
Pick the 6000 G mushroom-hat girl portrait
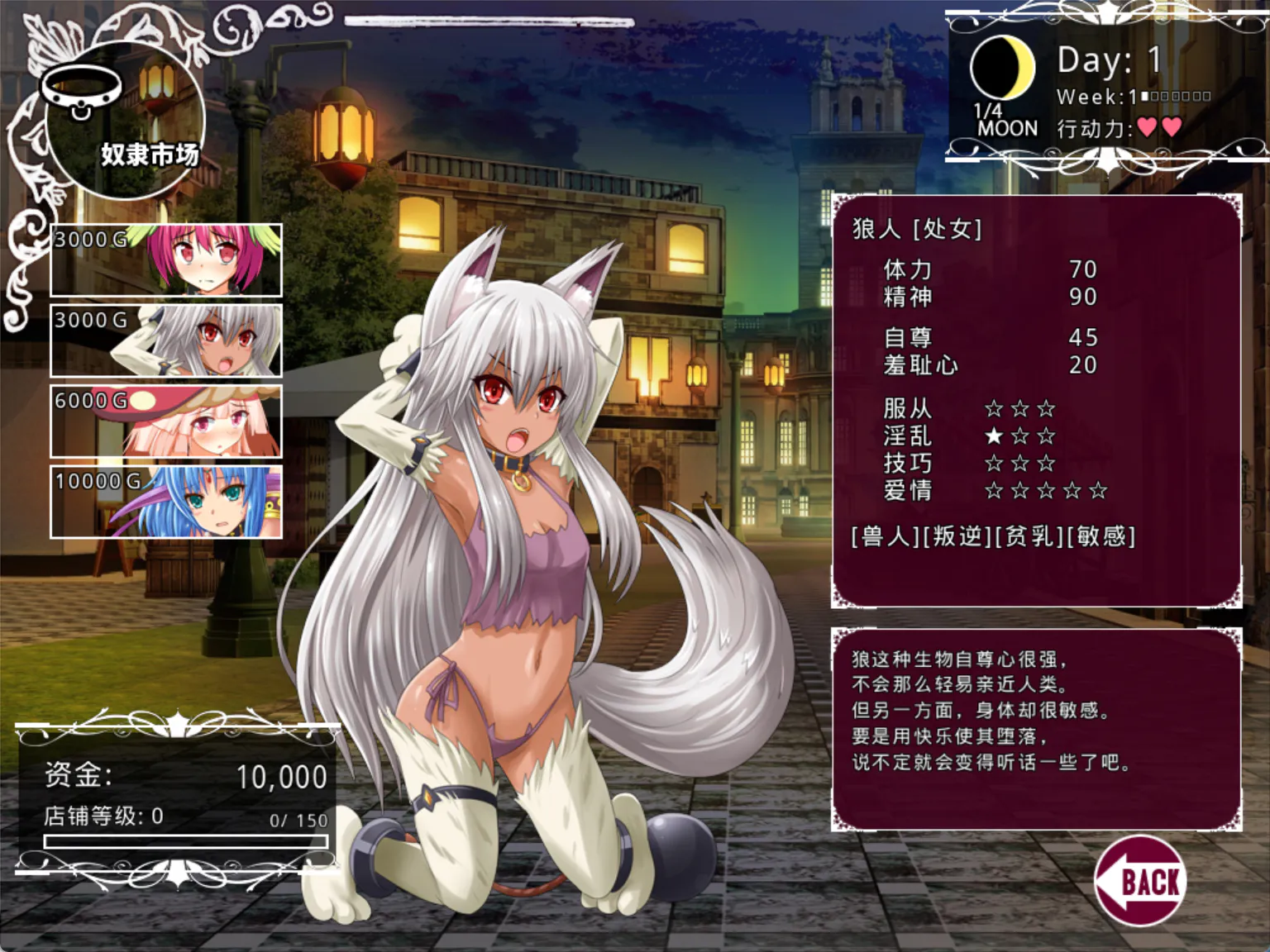[166, 421]
